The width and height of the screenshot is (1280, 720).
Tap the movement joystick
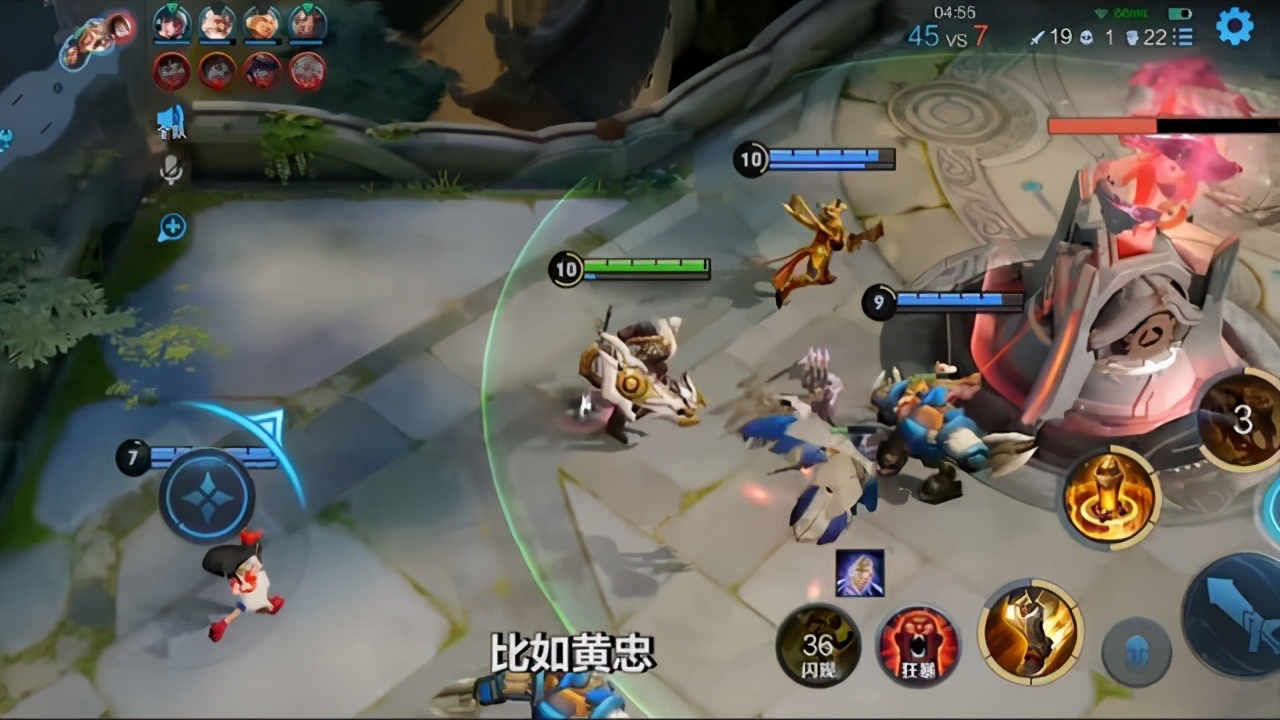tap(206, 497)
